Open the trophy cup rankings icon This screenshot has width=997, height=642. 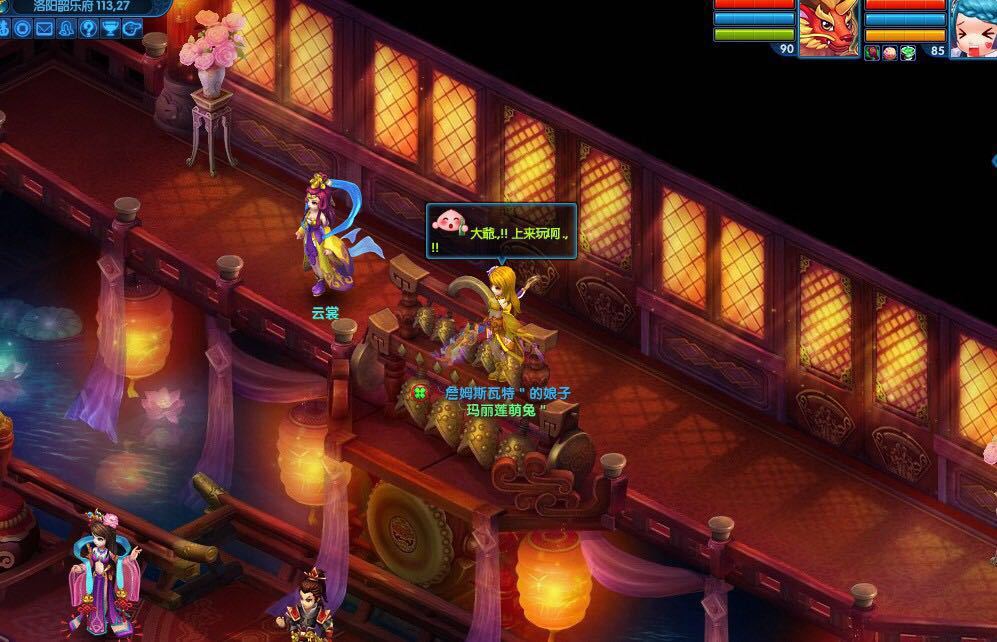pos(110,28)
